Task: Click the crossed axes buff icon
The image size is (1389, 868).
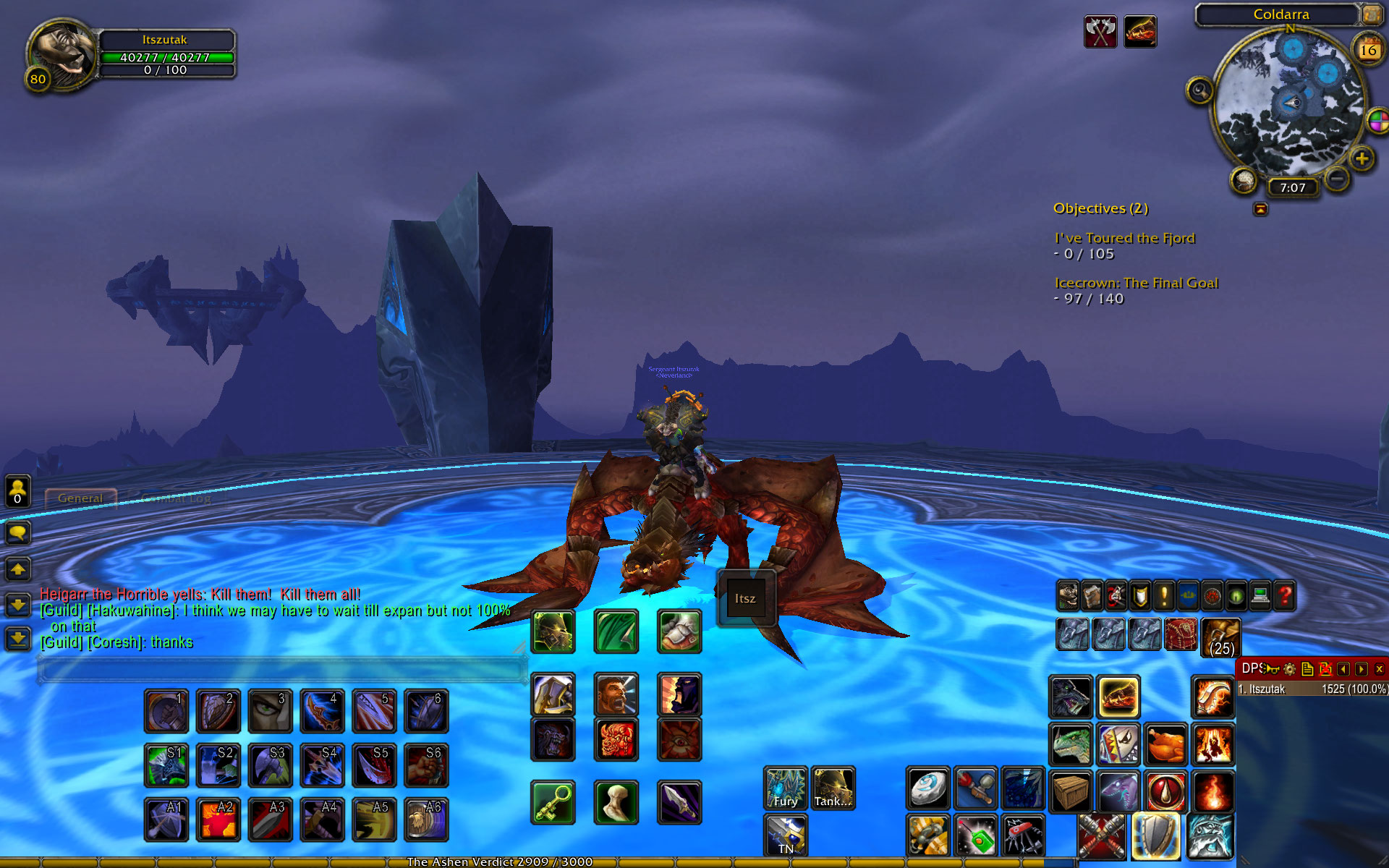Action: [x=1100, y=32]
